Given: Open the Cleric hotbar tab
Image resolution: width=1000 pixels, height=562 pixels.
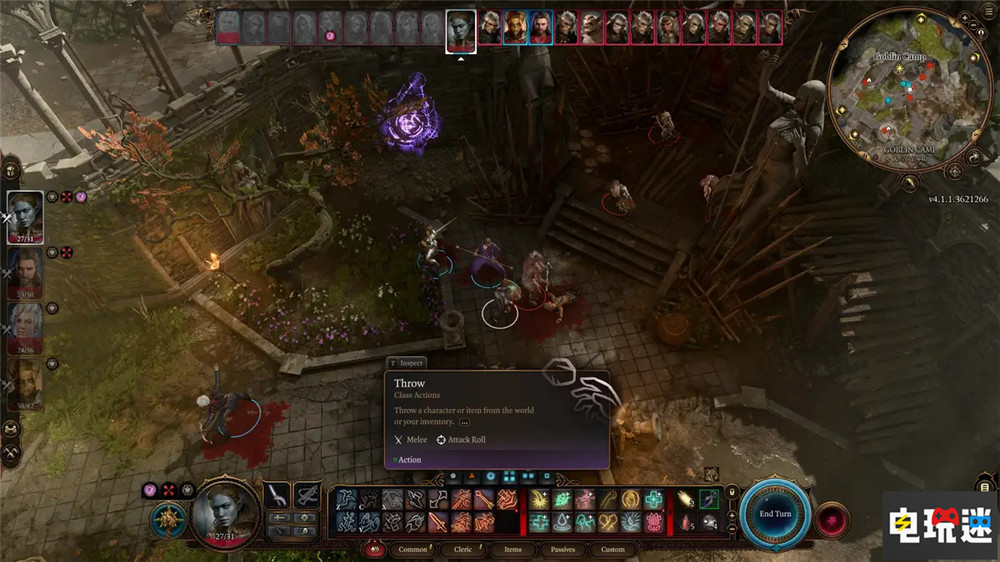Looking at the screenshot, I should coord(462,549).
